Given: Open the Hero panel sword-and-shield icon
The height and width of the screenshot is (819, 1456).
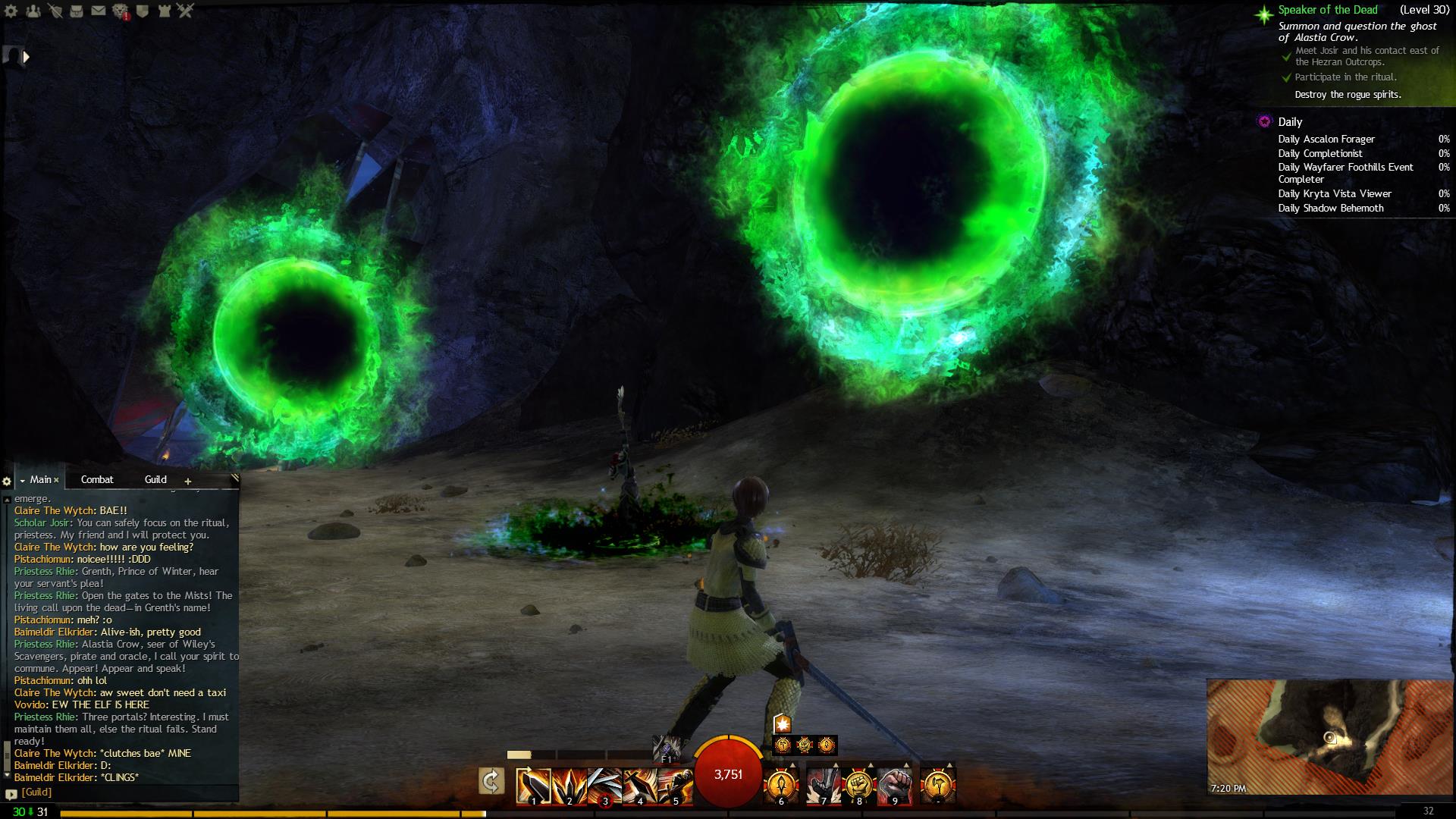Looking at the screenshot, I should pos(55,11).
